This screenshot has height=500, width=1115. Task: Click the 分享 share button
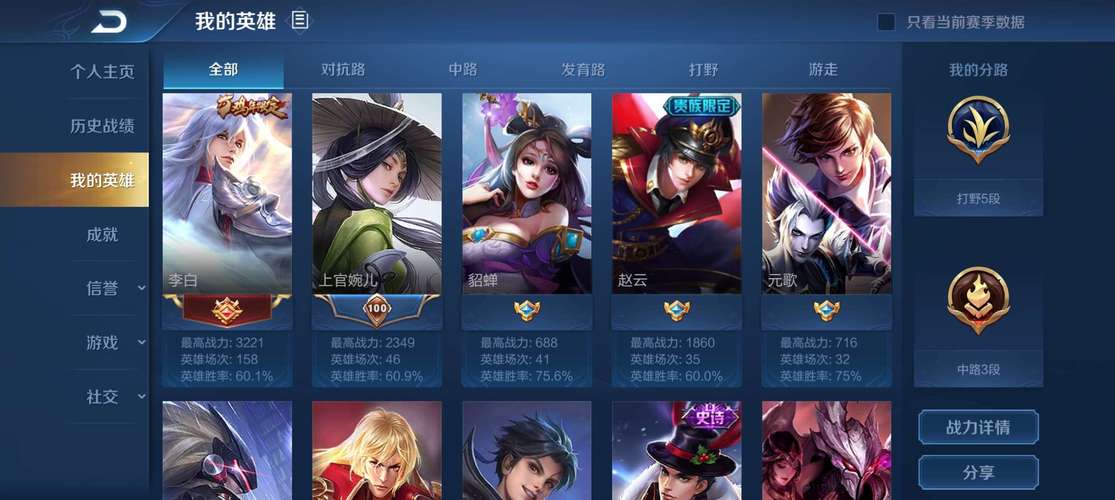(x=978, y=471)
